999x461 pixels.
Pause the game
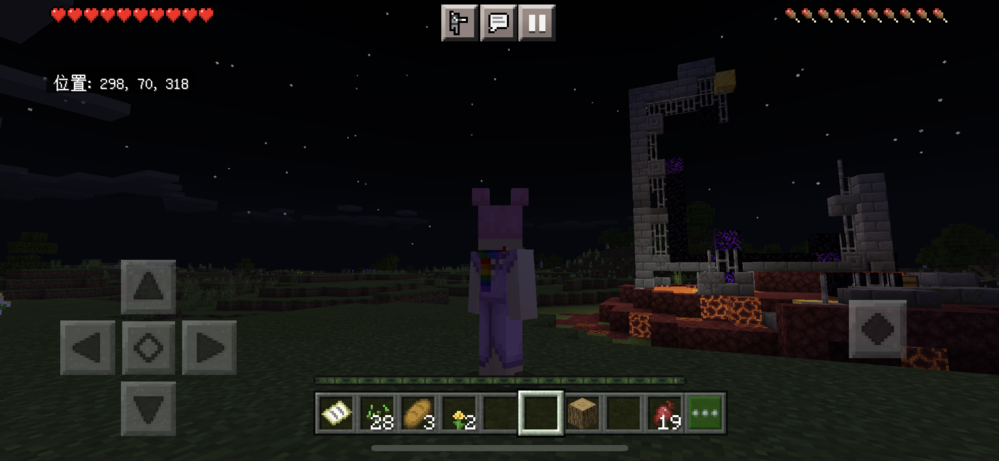537,23
